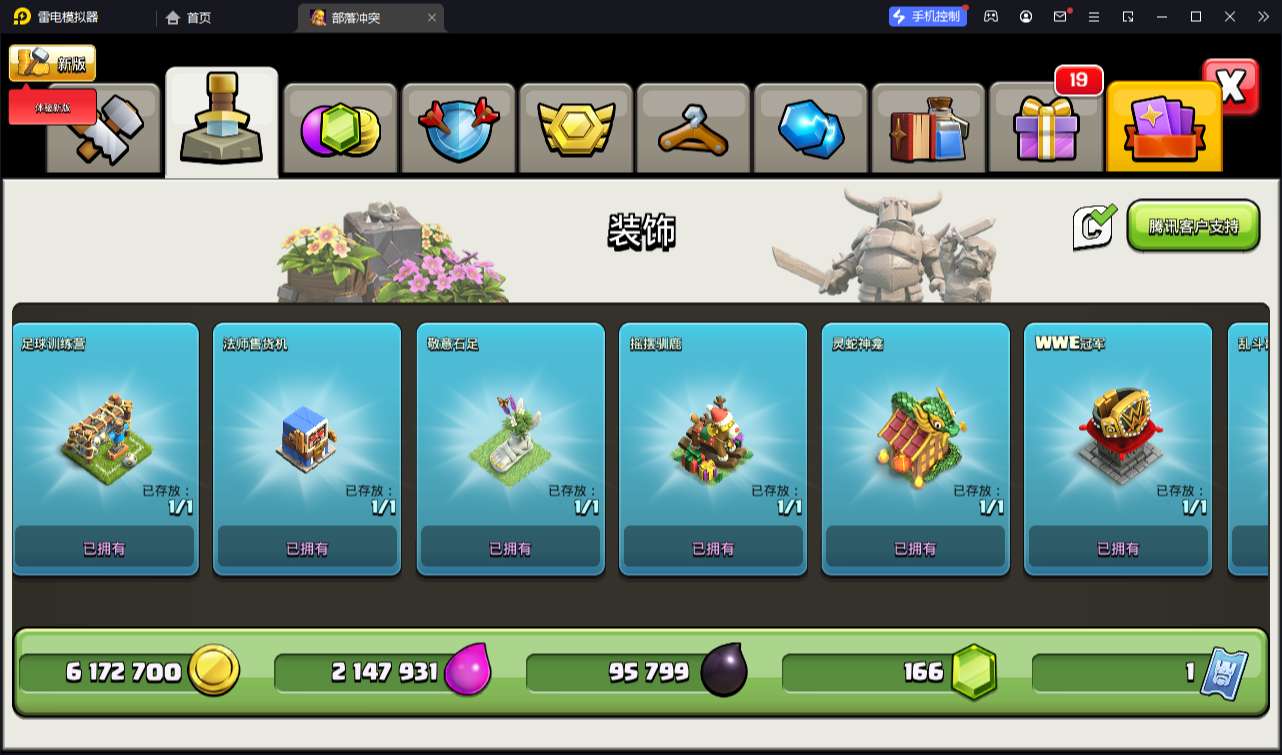
Task: Open the blue ore crystals tab
Action: tap(811, 130)
